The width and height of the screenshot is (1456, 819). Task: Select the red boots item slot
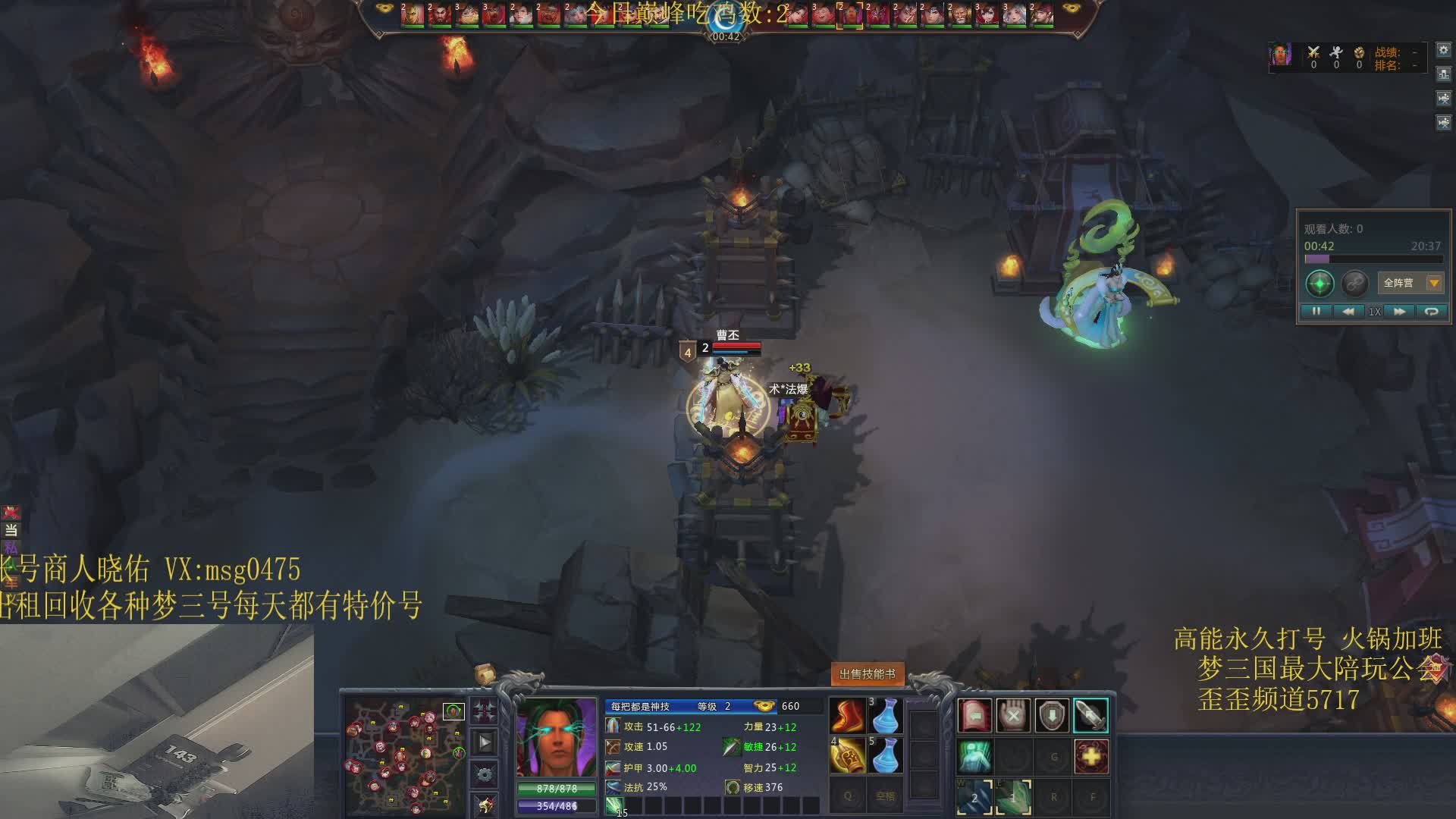(x=849, y=715)
